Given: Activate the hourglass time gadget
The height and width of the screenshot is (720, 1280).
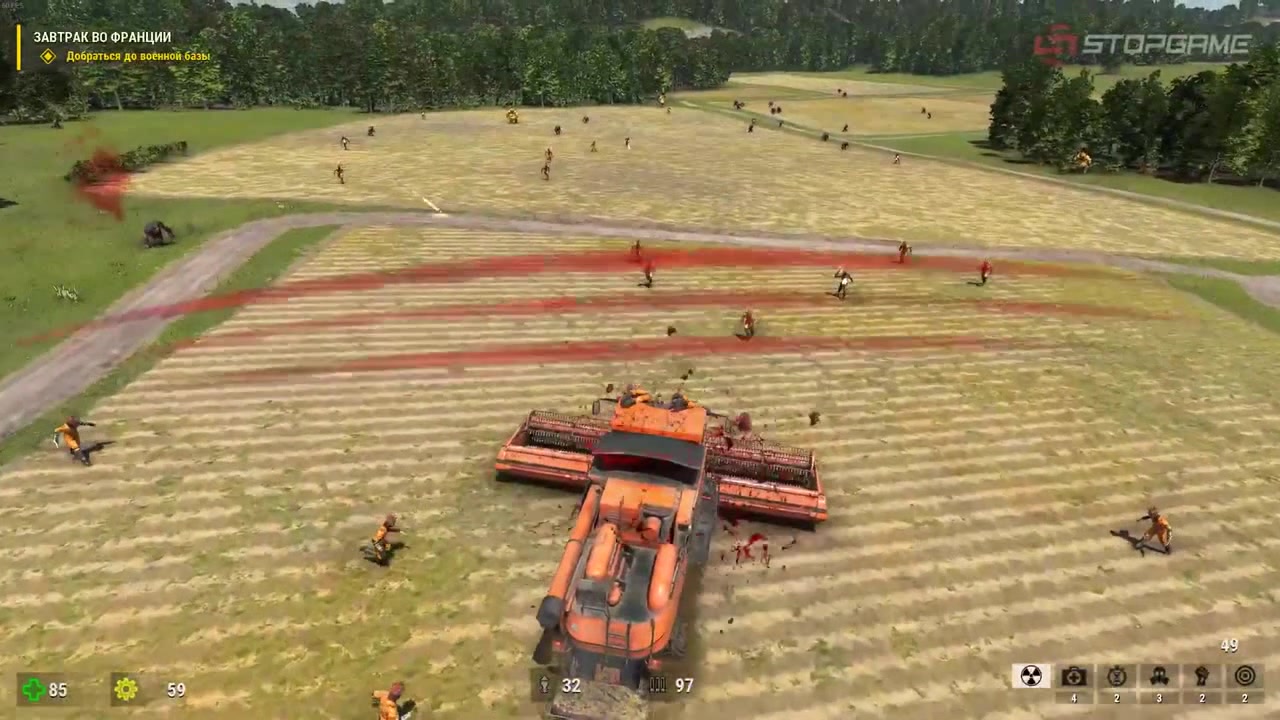Looking at the screenshot, I should 1117,676.
